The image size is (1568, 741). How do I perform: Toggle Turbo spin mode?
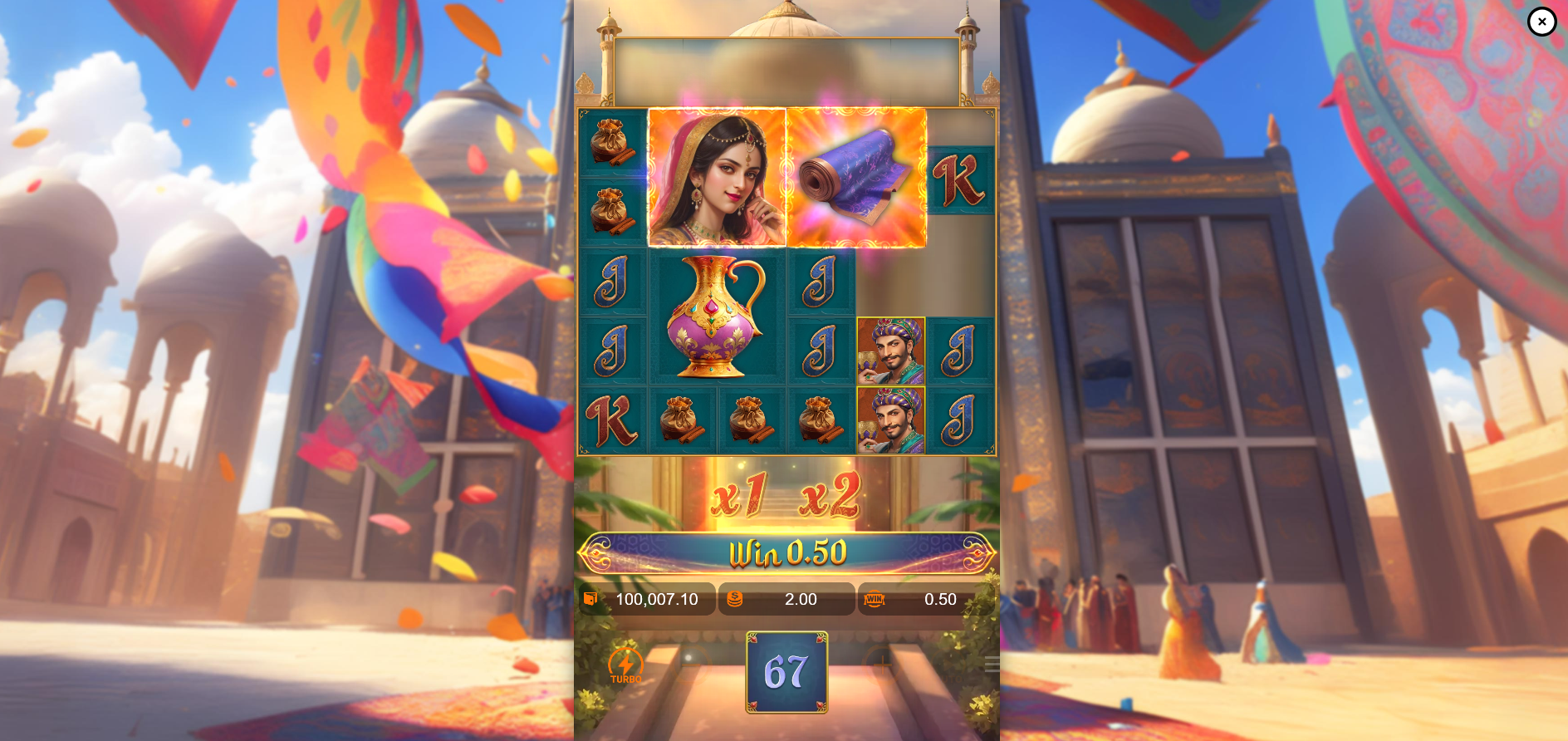point(625,665)
